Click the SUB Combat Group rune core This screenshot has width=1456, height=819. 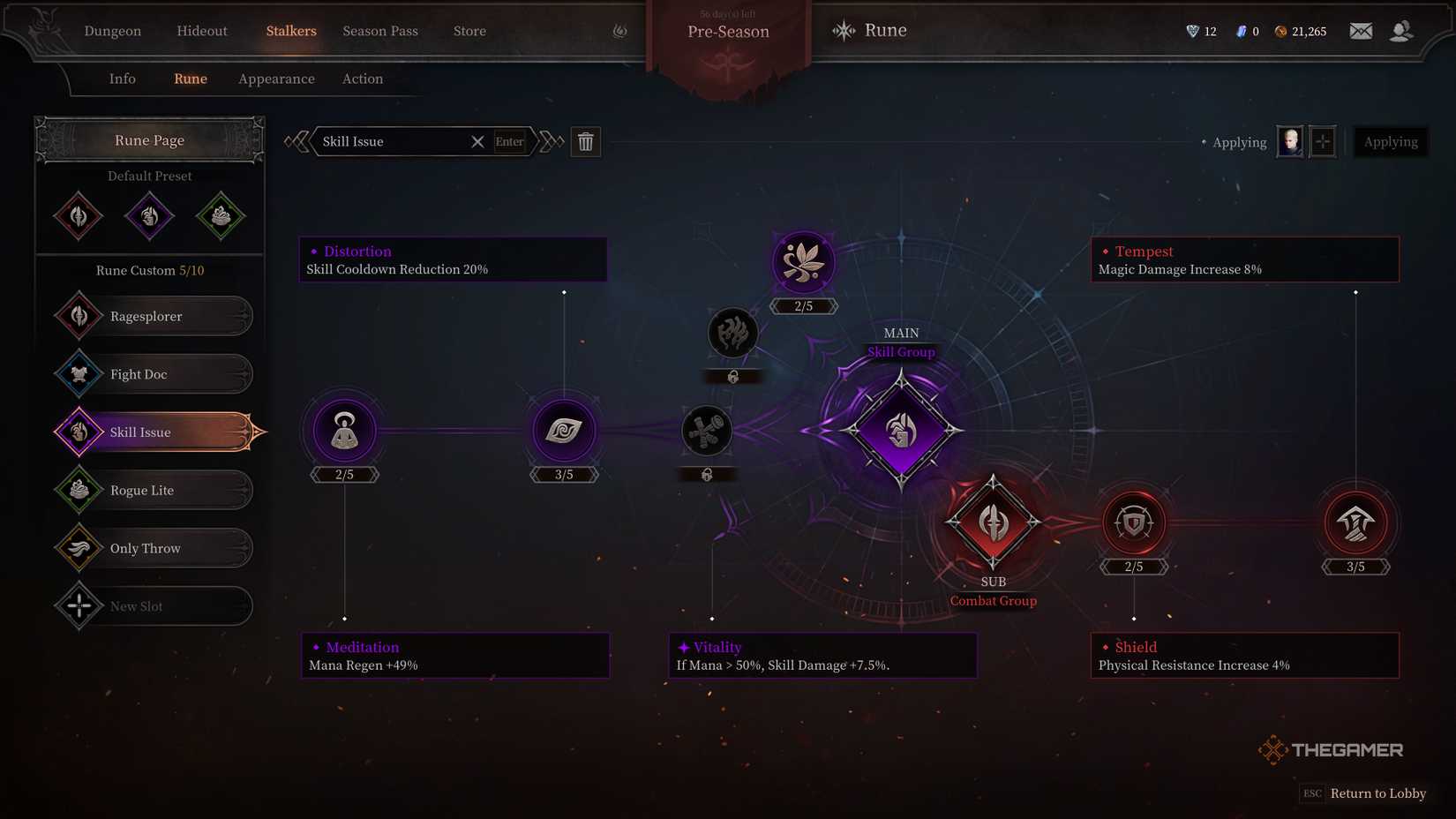[x=993, y=522]
